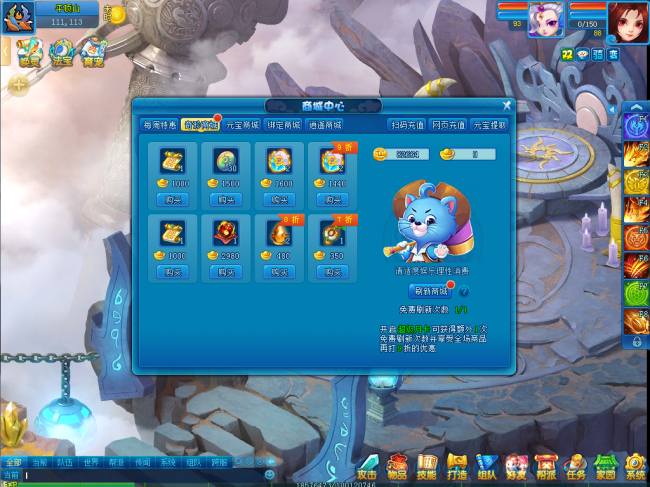Open 元宝提取 withdrawal button
The image size is (650, 487).
click(x=490, y=125)
